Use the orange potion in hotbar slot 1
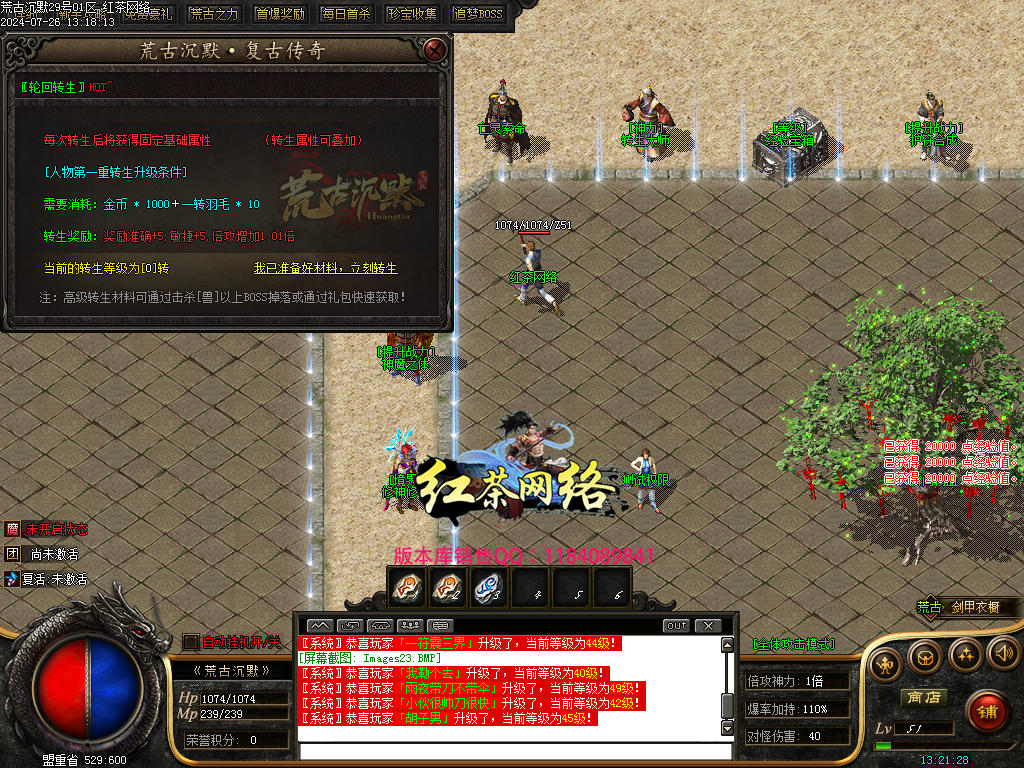Viewport: 1024px width, 768px height. click(x=405, y=588)
